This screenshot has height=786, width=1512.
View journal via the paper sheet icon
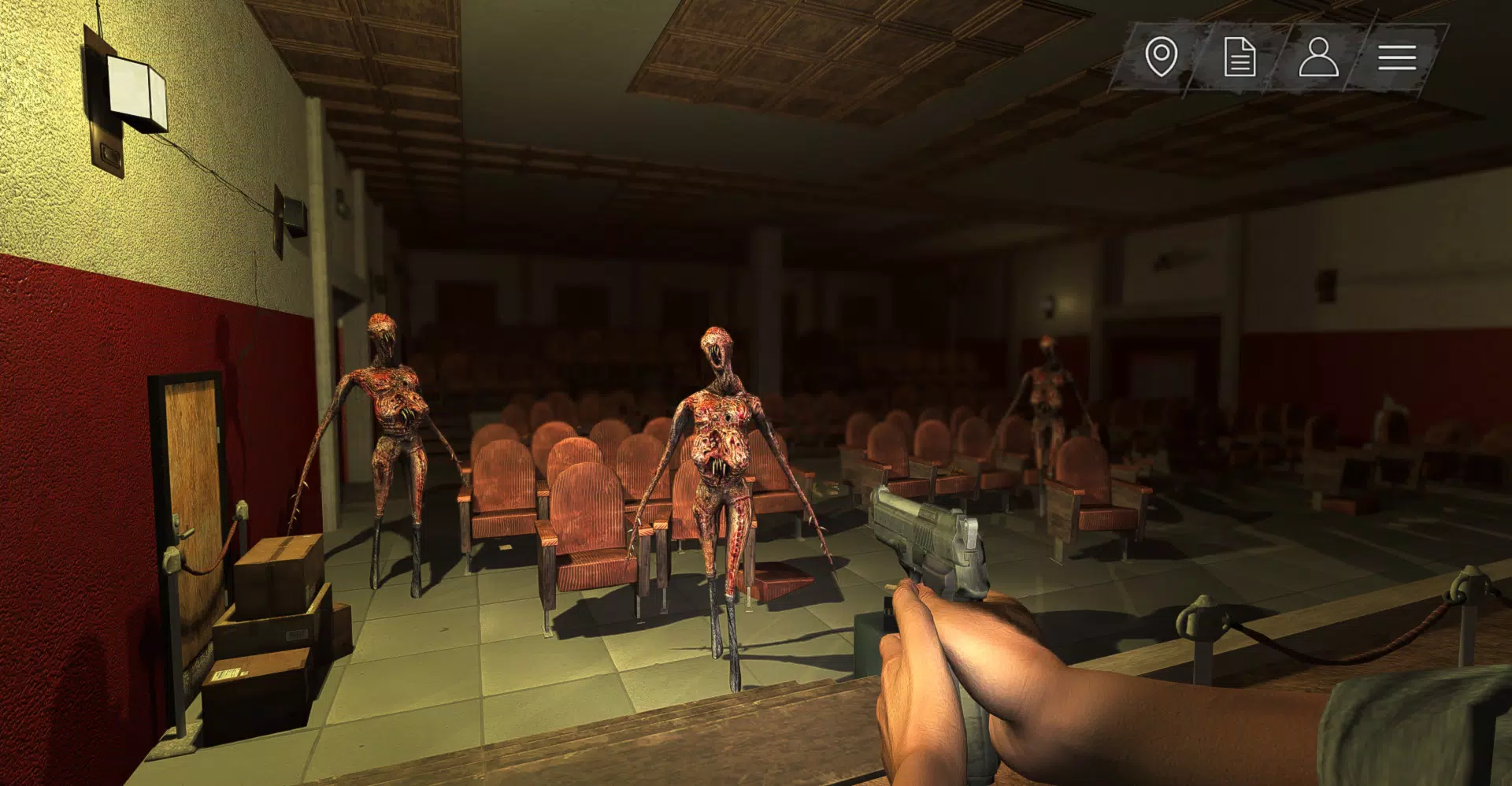click(x=1240, y=56)
